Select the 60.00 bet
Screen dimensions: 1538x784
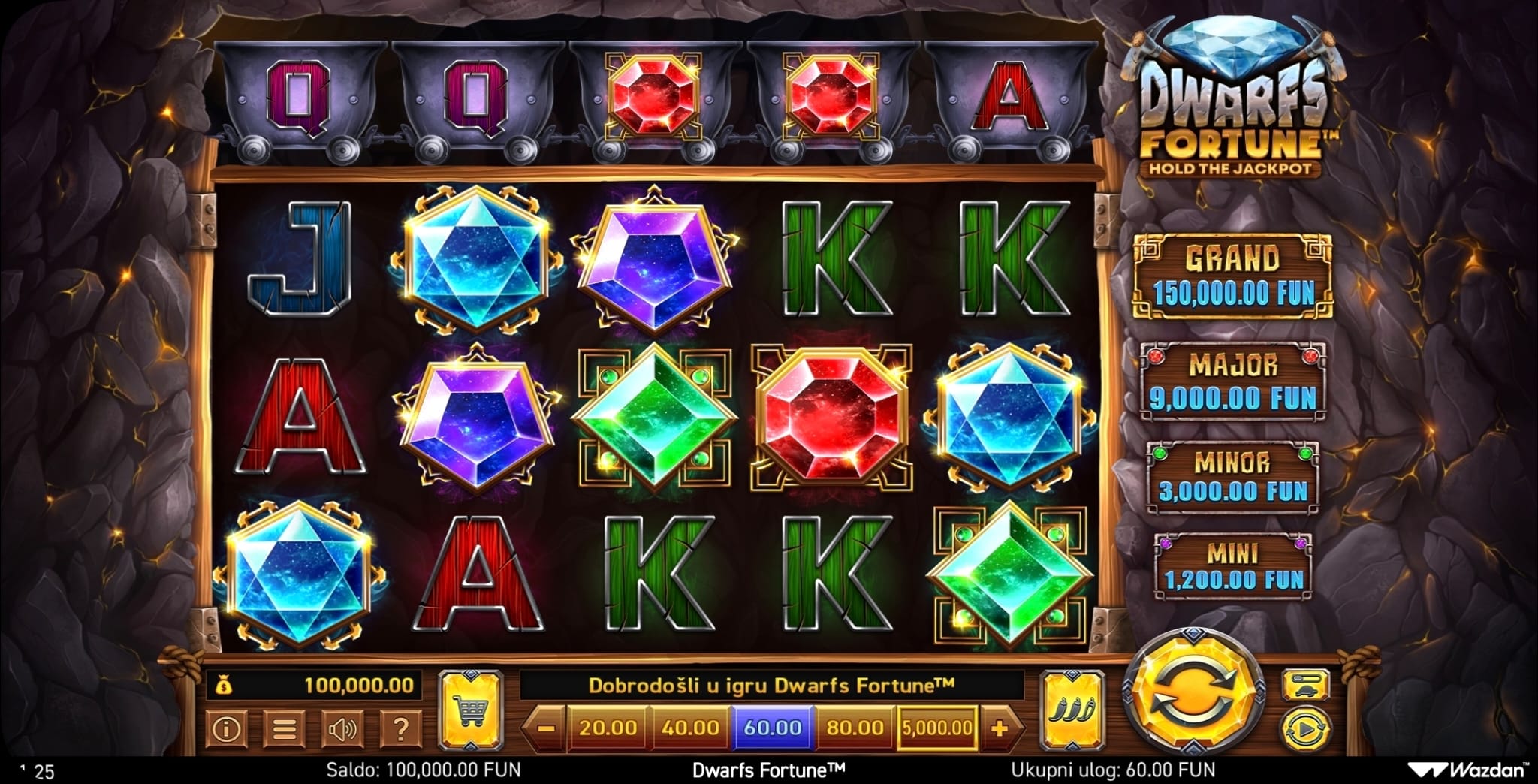pyautogui.click(x=772, y=728)
